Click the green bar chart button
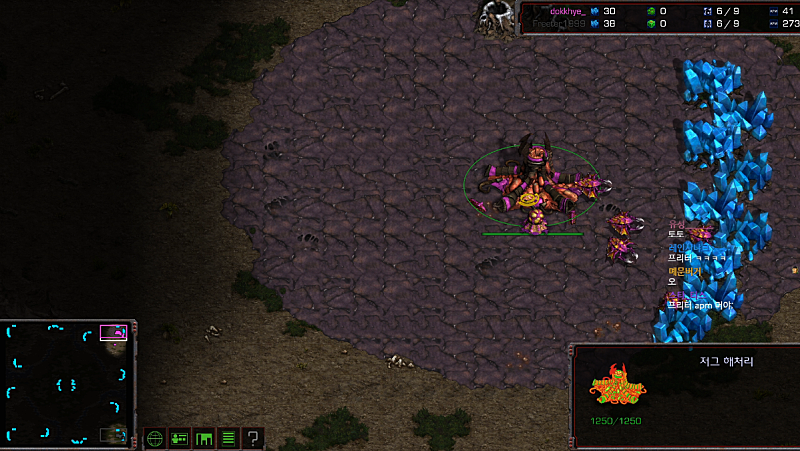This screenshot has height=451, width=800. tap(204, 438)
